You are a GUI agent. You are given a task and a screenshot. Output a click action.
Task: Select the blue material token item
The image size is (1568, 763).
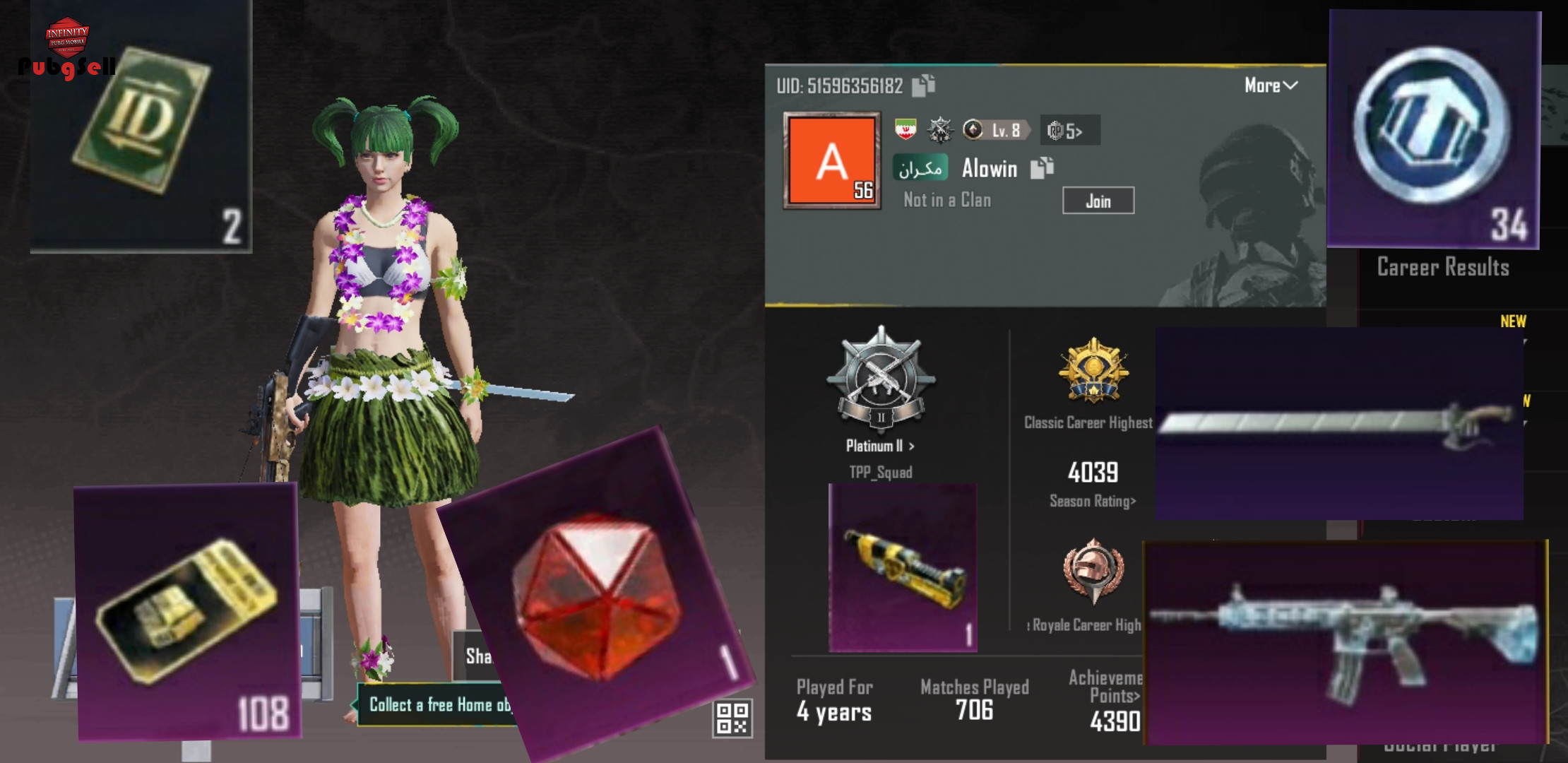(x=1434, y=129)
